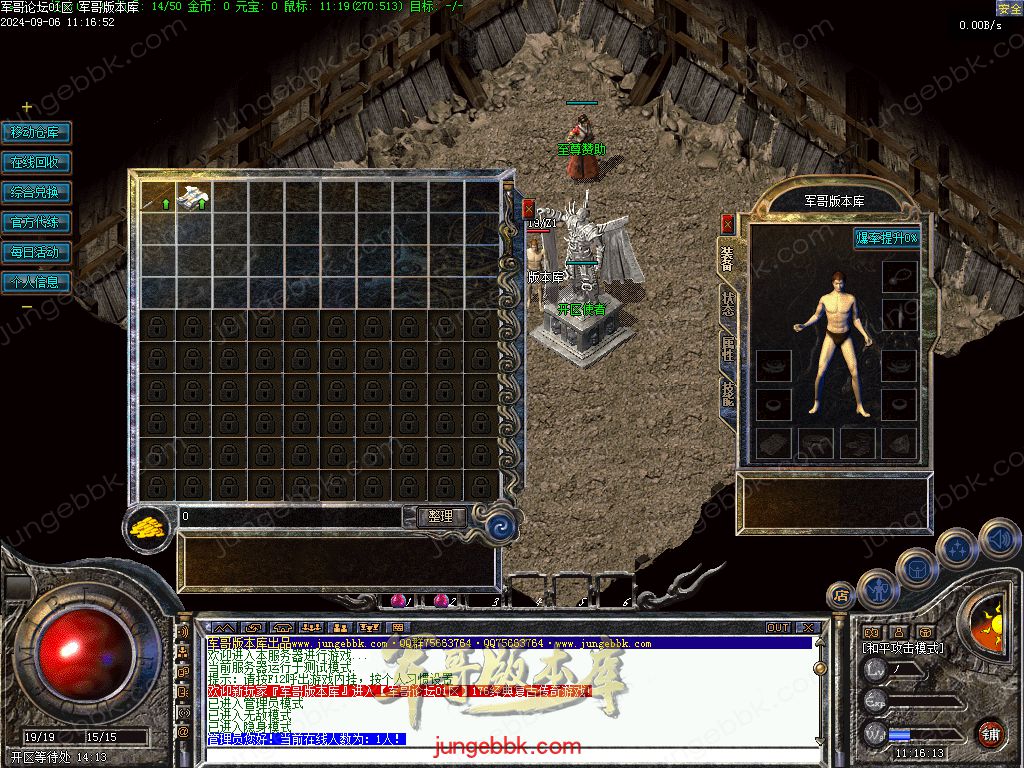This screenshot has height=768, width=1024.
Task: Select the 官方代练 button
Action: tap(35, 222)
